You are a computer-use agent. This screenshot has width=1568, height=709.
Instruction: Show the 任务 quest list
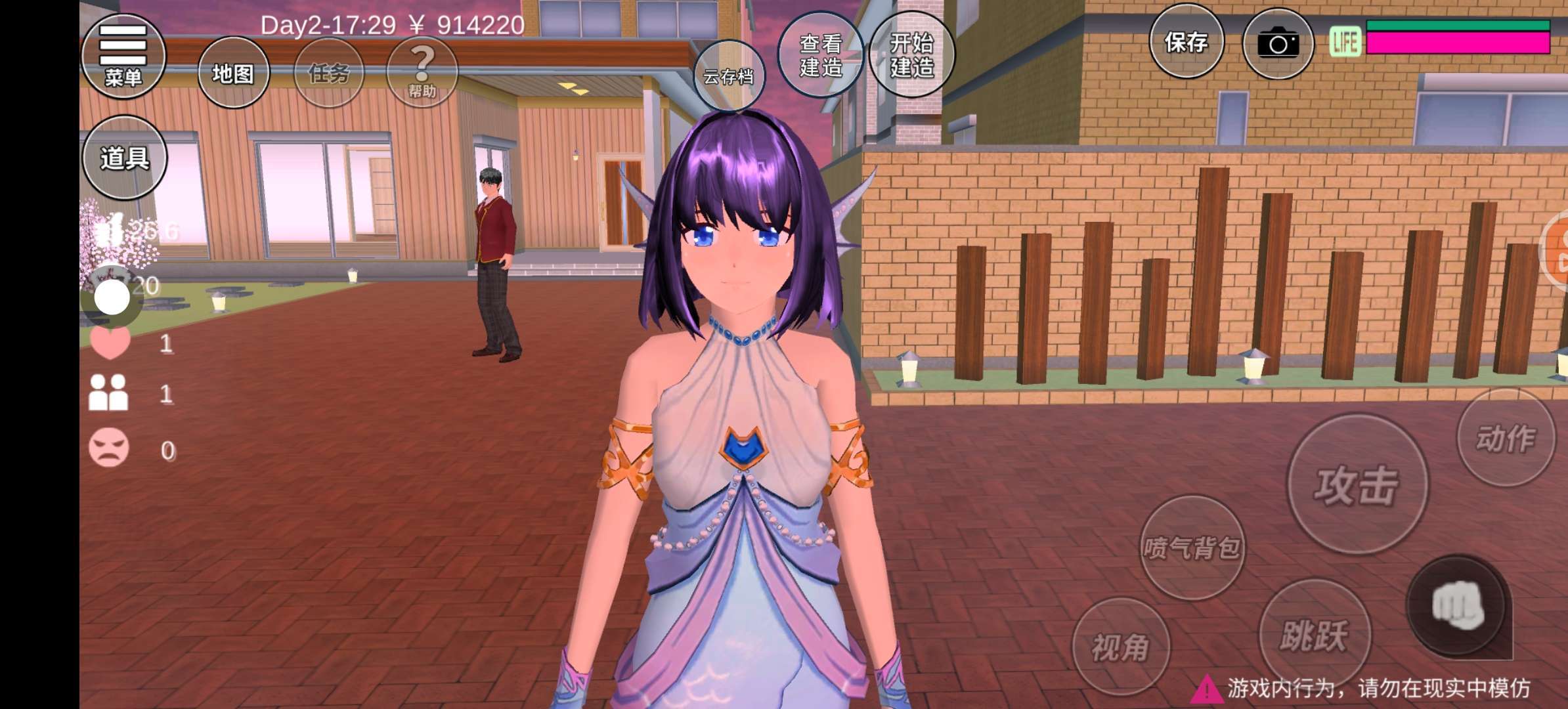click(328, 73)
